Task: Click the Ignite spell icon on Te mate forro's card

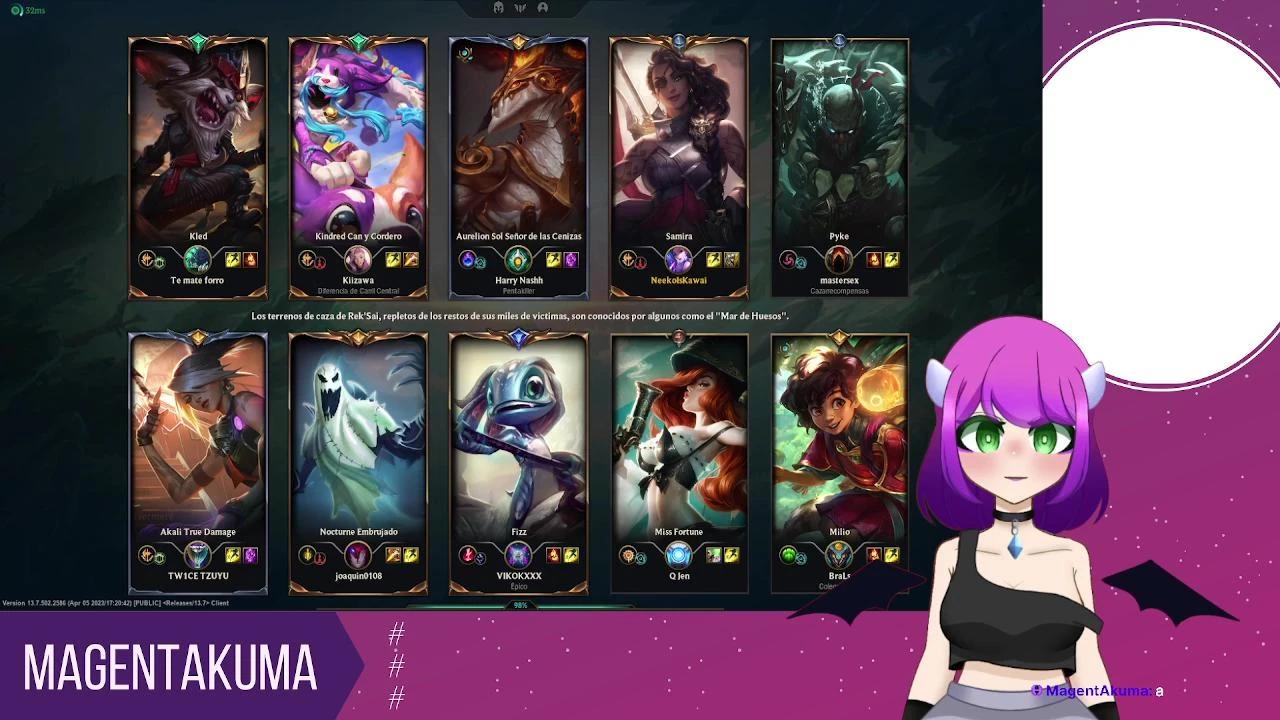Action: 250,259
